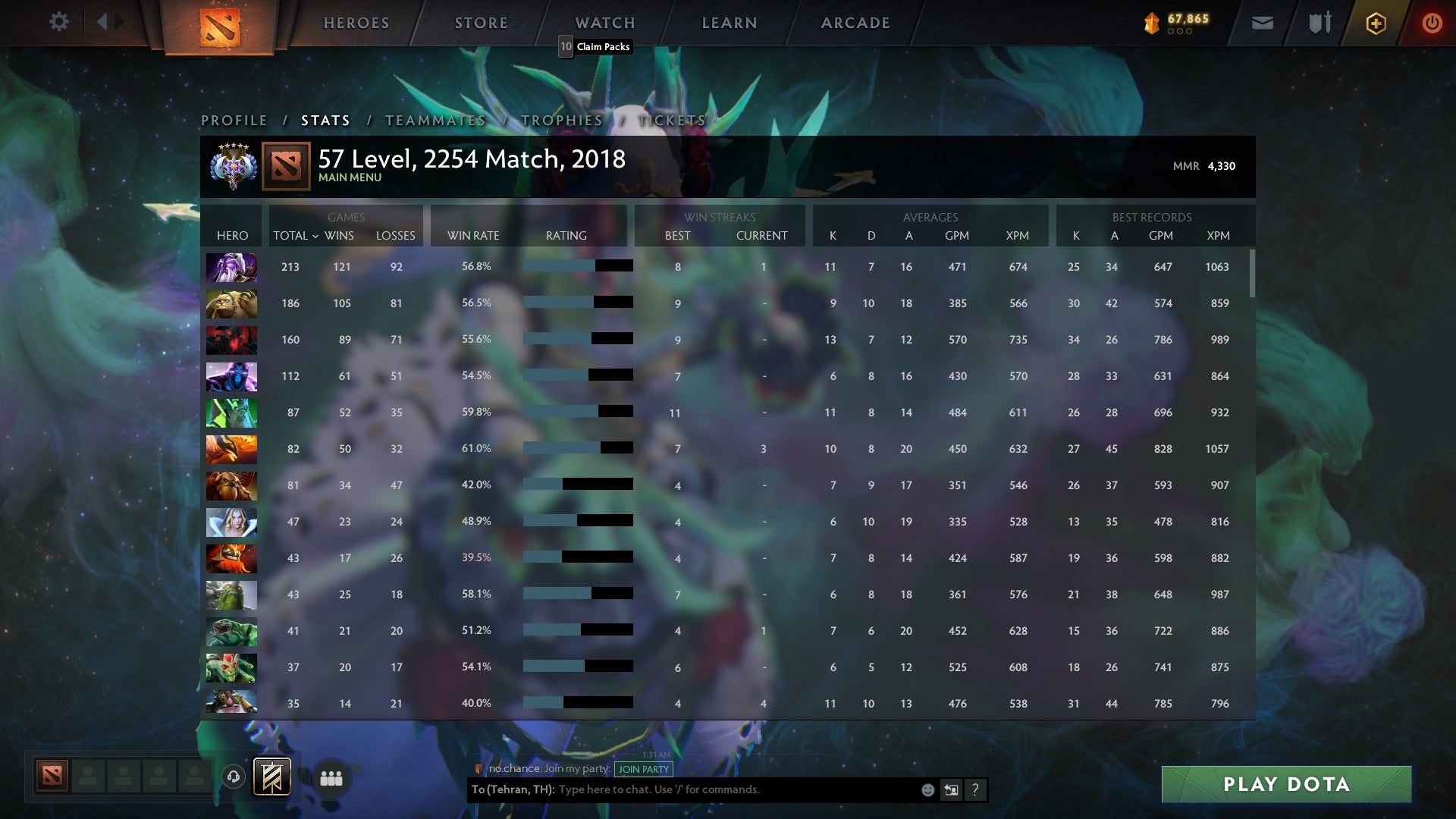
Task: Open the Settings gear icon
Action: (59, 22)
